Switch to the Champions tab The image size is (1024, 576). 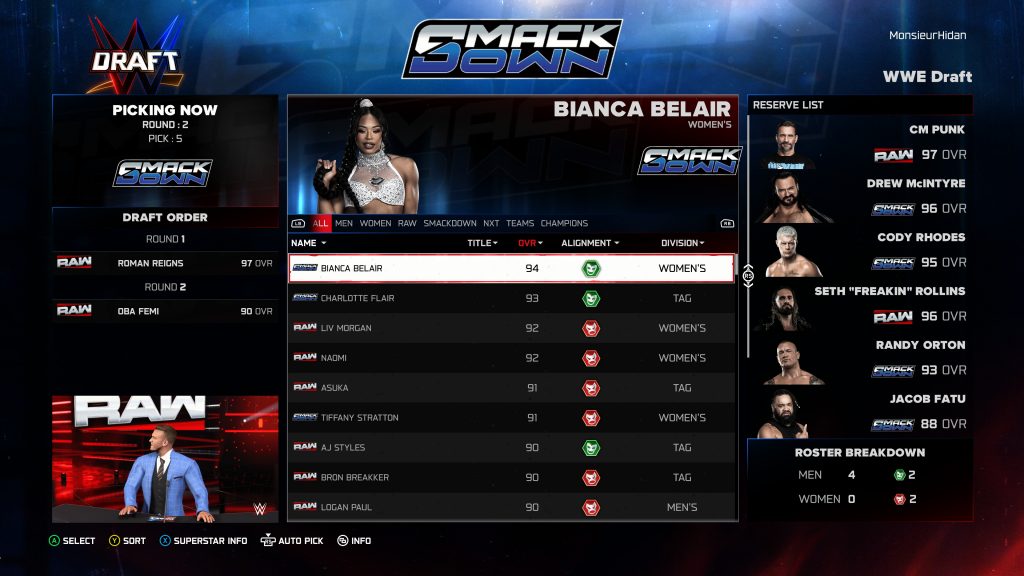565,224
